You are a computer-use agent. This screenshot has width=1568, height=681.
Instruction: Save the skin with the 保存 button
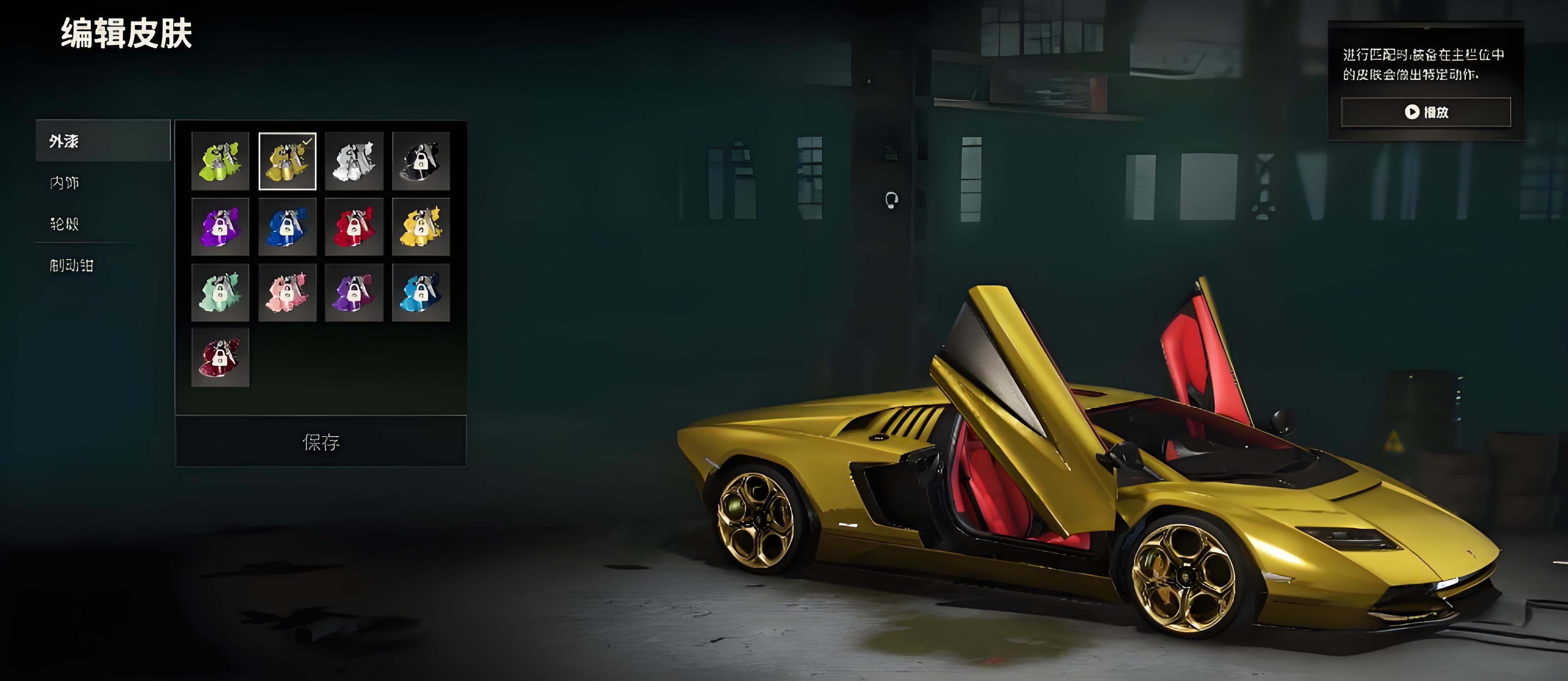point(321,442)
